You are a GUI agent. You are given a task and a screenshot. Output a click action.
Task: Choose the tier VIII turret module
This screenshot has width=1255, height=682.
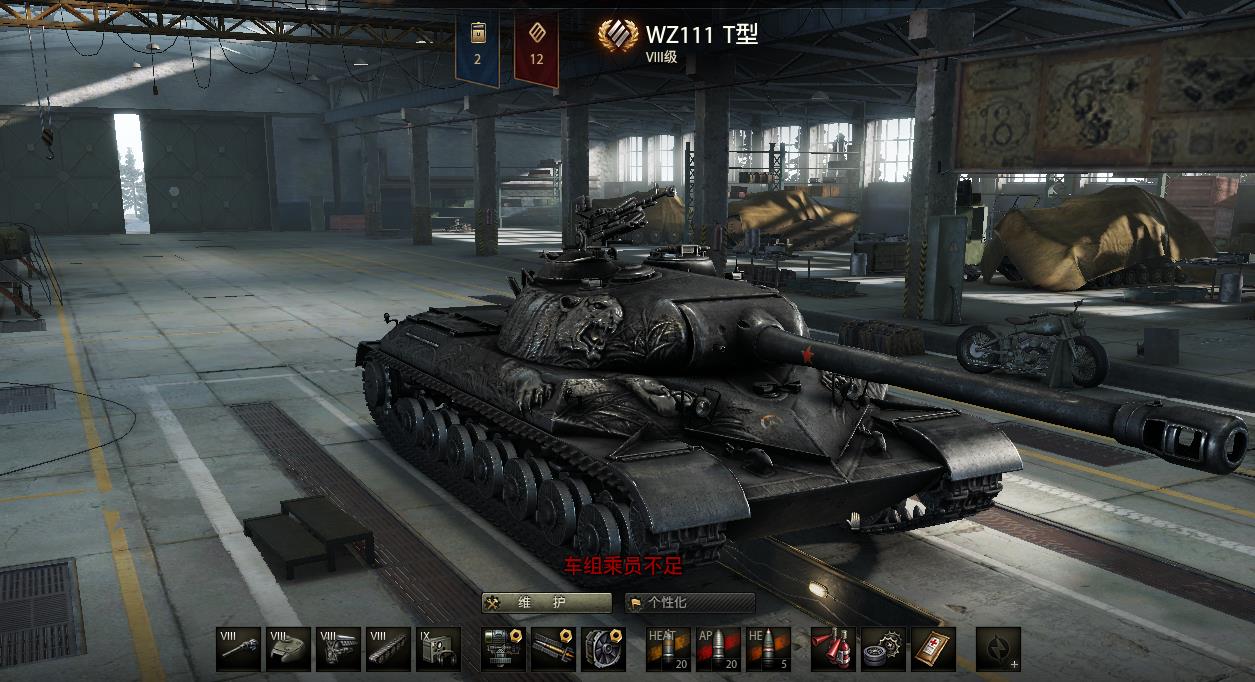click(288, 649)
